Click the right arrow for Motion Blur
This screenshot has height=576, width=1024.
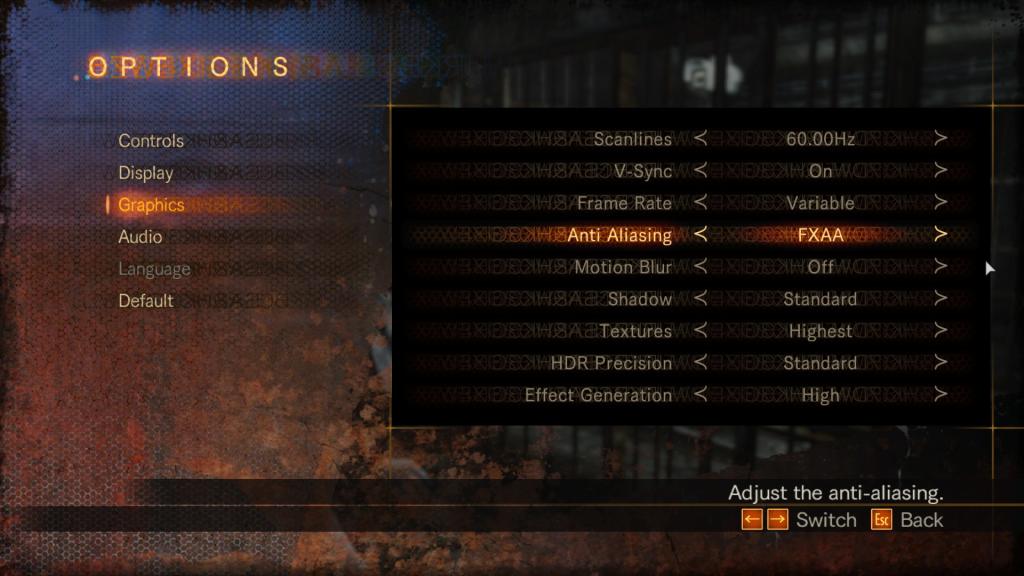(940, 267)
